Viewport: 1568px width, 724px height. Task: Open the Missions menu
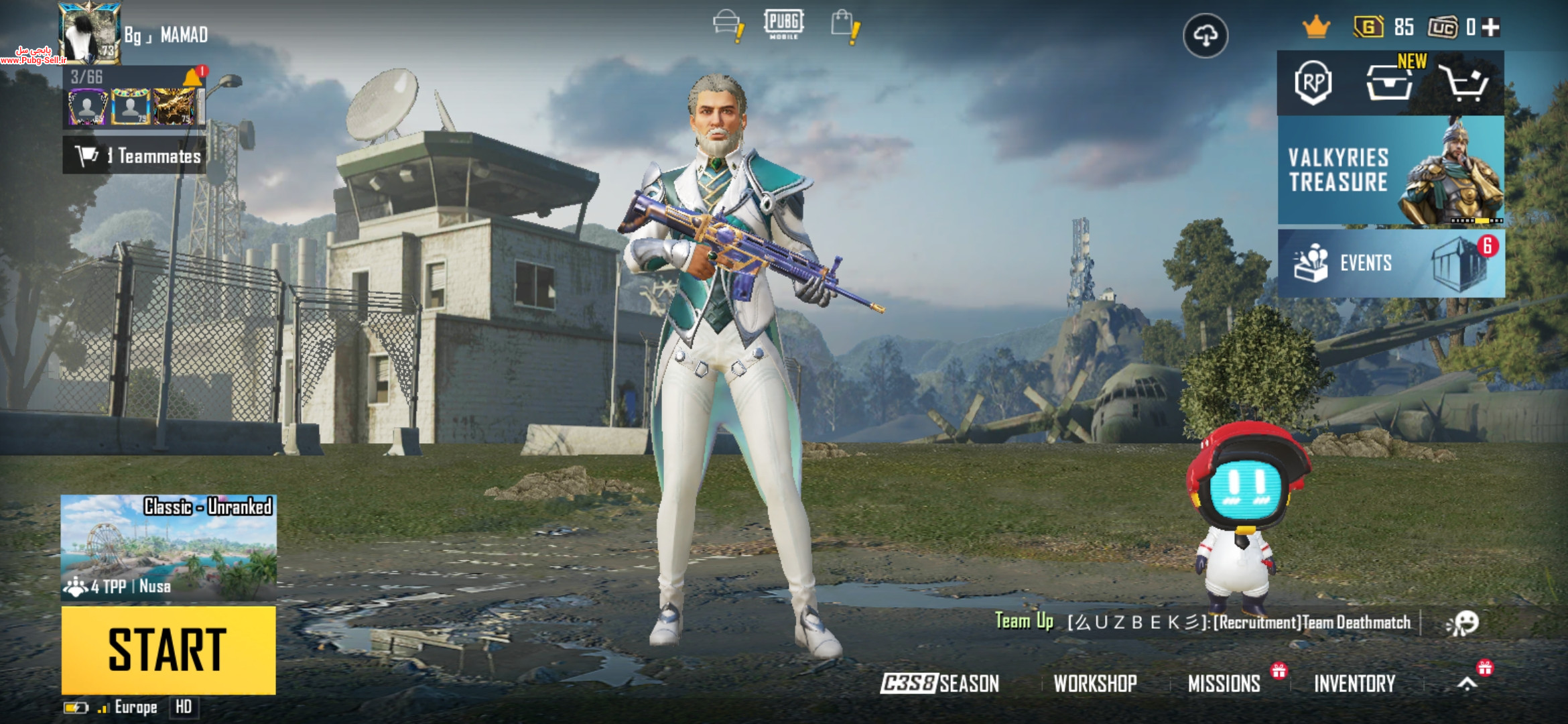(1224, 684)
